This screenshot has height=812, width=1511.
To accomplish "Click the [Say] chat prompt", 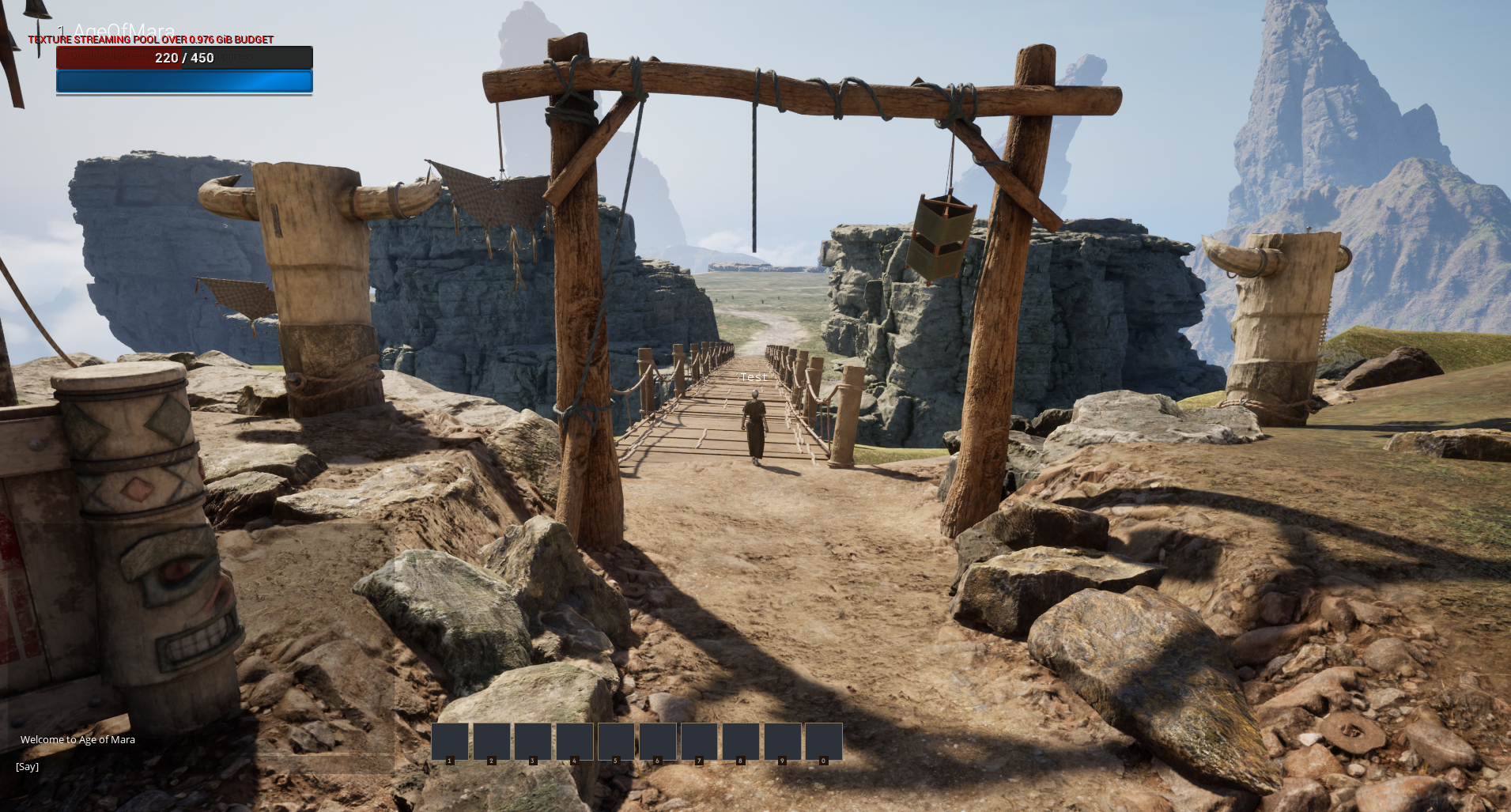I will 27,766.
